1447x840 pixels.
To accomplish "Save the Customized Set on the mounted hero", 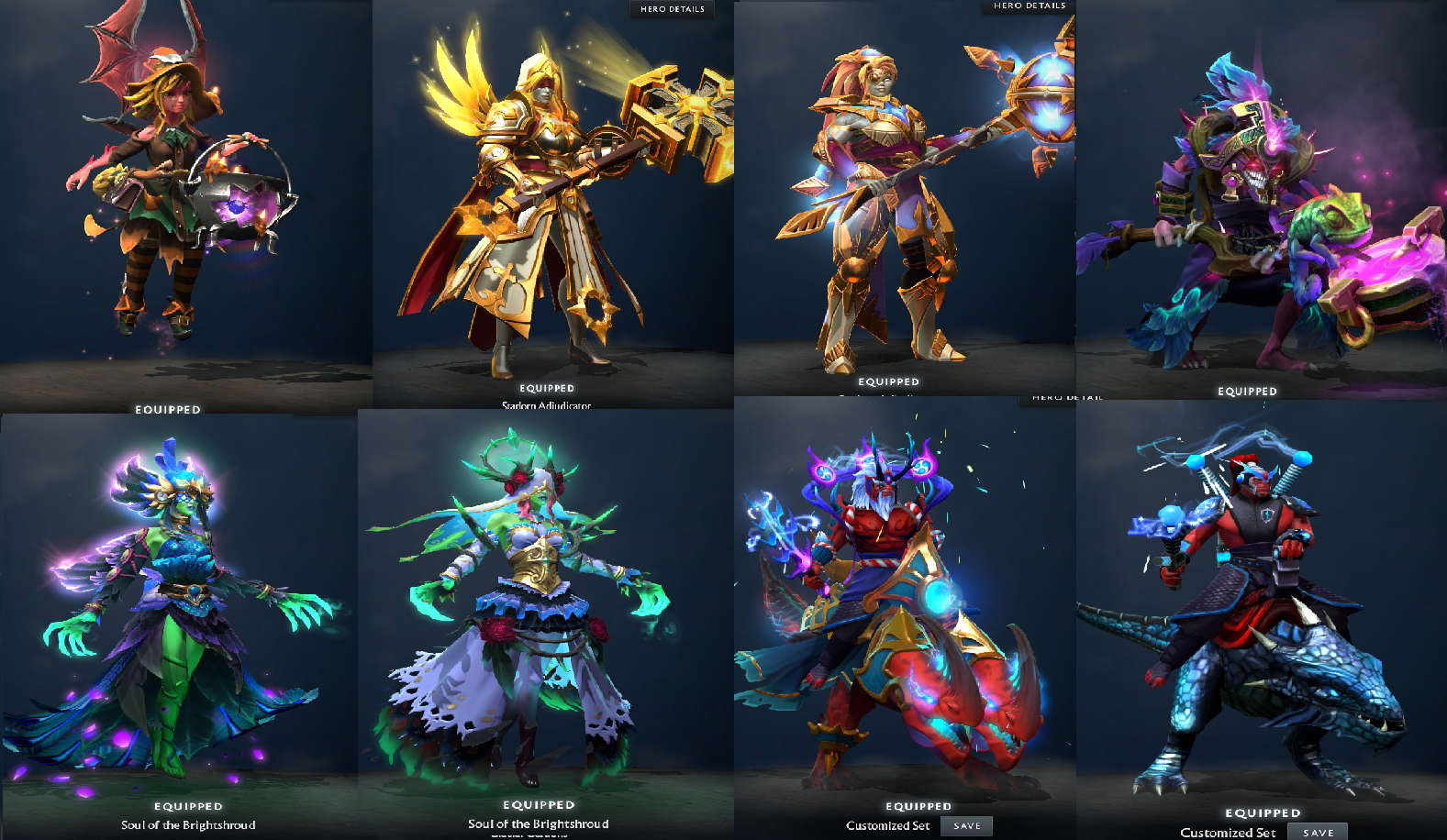I will click(x=1319, y=830).
